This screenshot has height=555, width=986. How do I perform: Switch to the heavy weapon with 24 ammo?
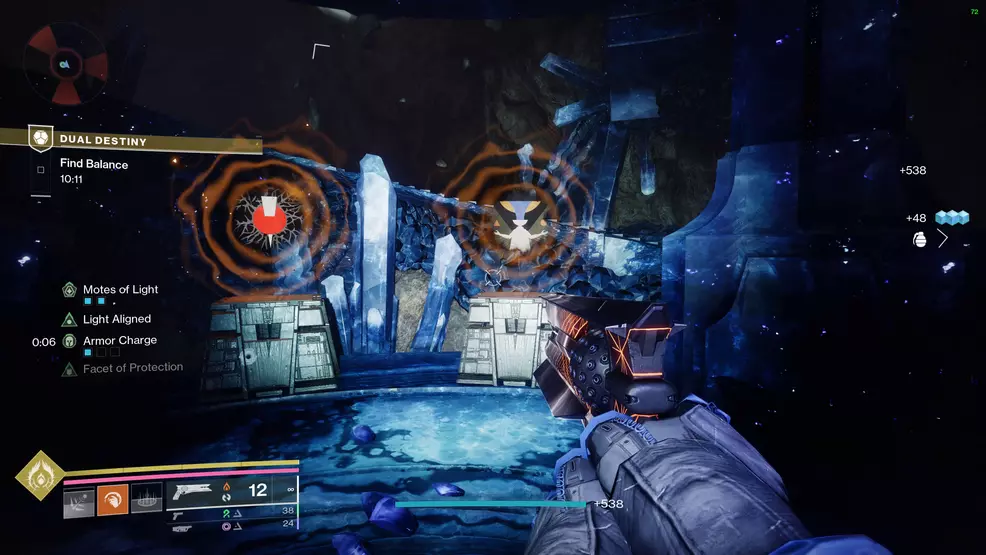(180, 522)
